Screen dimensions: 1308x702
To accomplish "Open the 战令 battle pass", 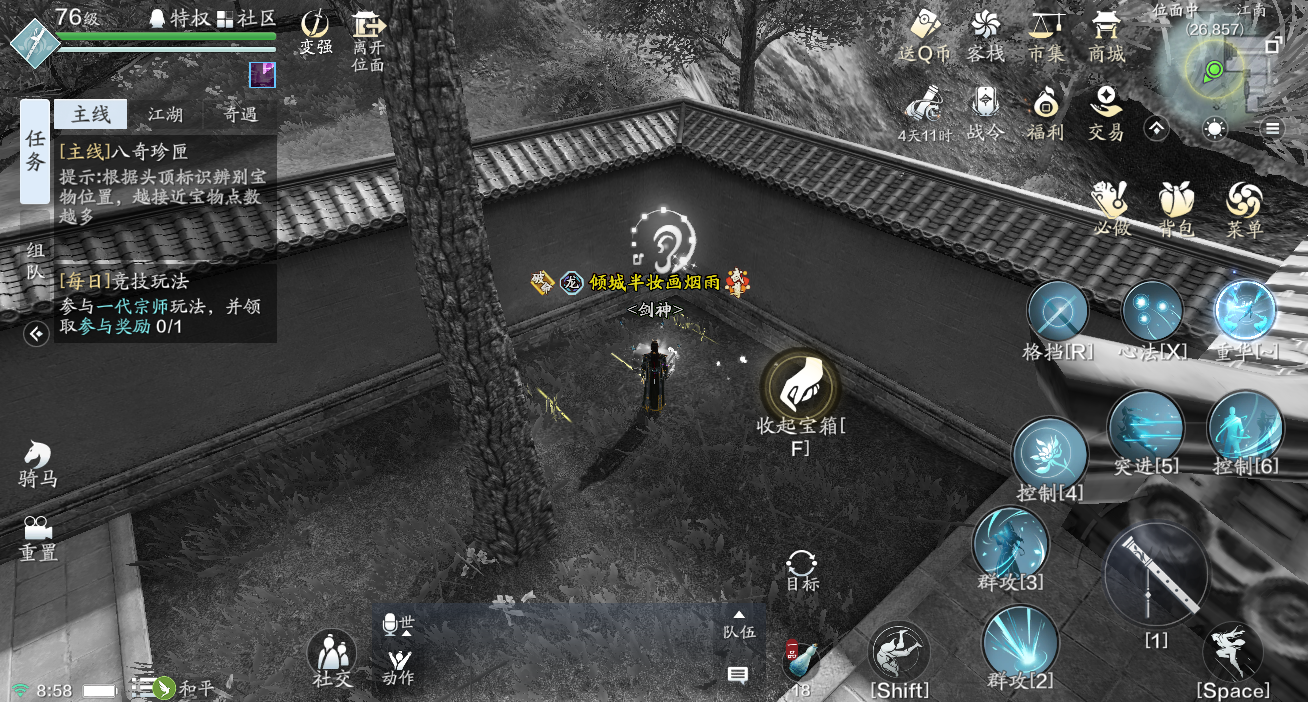I will pos(985,111).
